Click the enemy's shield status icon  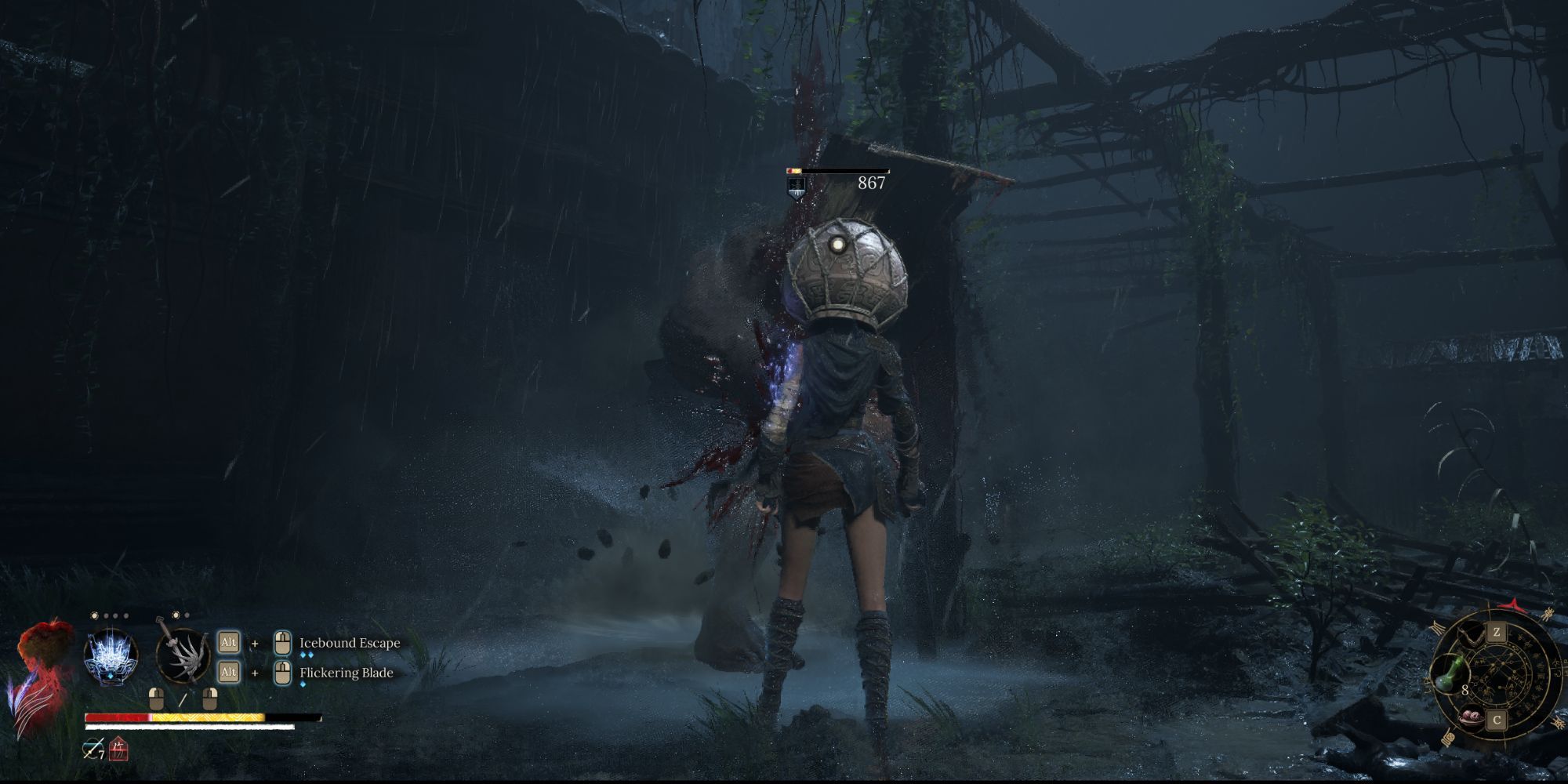click(x=796, y=187)
